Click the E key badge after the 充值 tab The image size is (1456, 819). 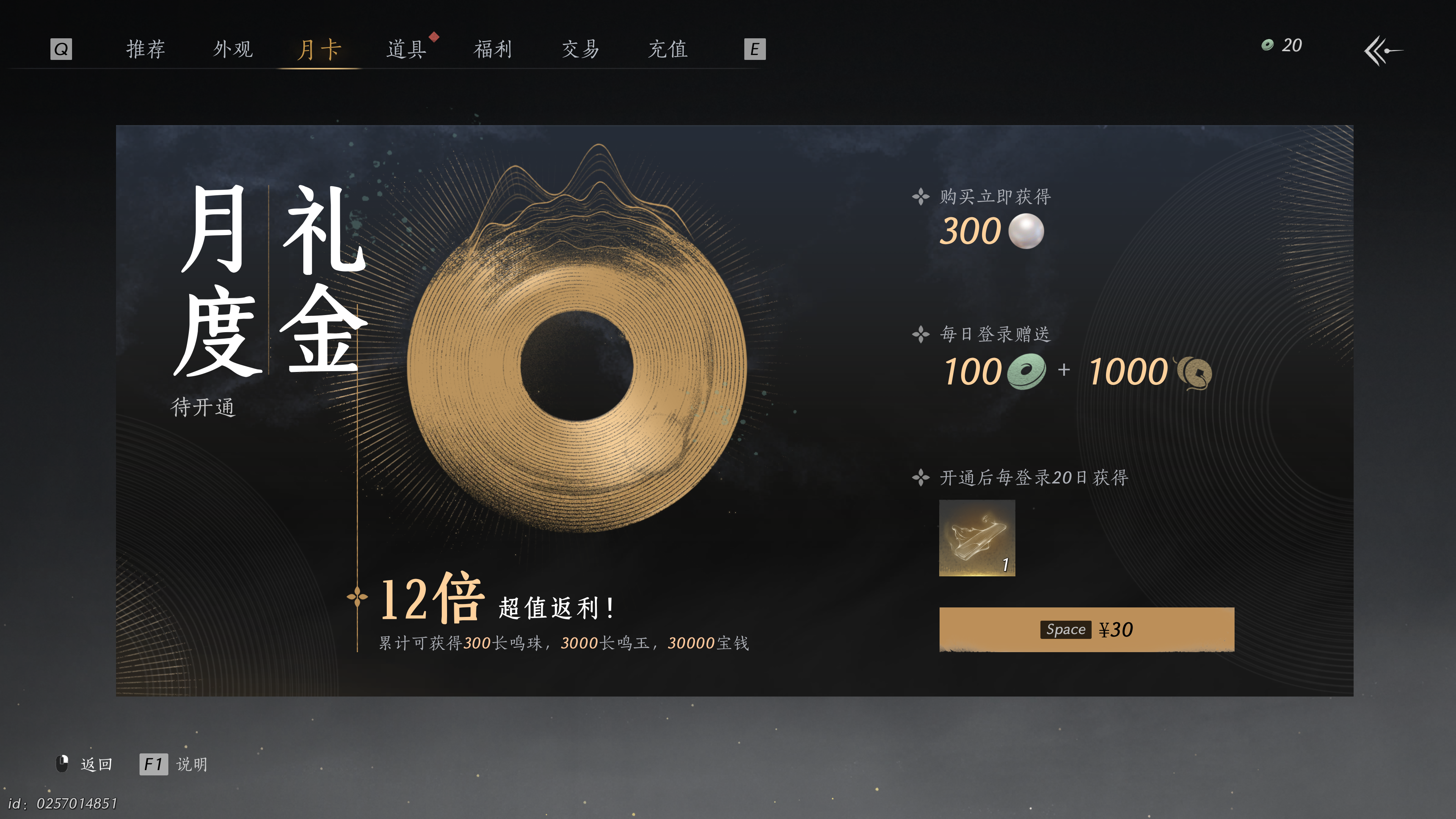[x=754, y=50]
